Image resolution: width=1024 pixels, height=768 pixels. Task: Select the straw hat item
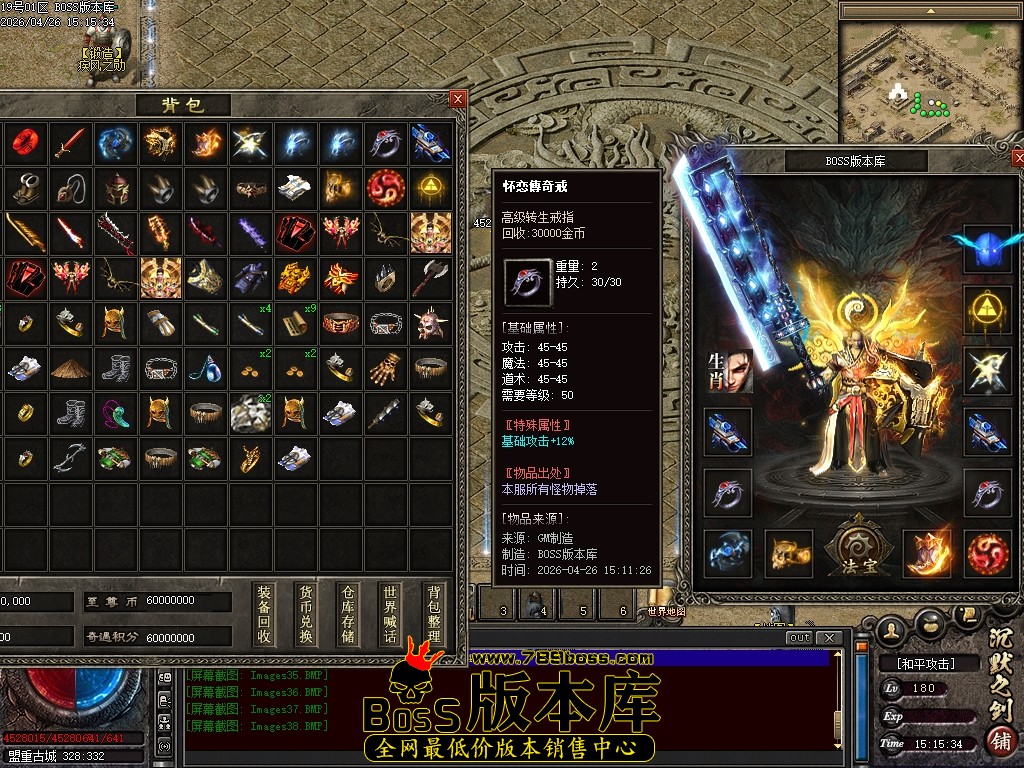click(70, 368)
